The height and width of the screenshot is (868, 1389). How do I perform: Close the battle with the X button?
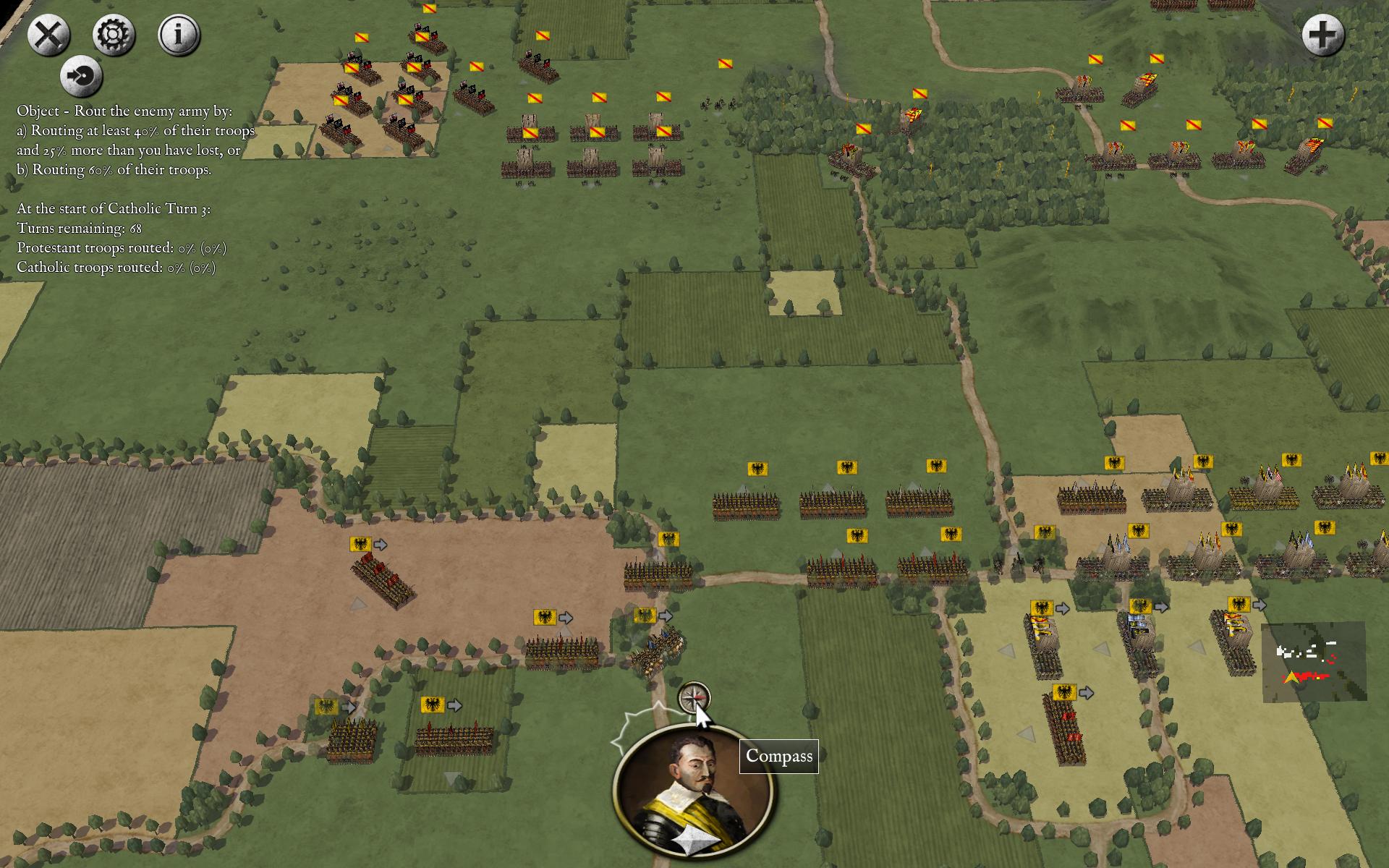coord(49,35)
